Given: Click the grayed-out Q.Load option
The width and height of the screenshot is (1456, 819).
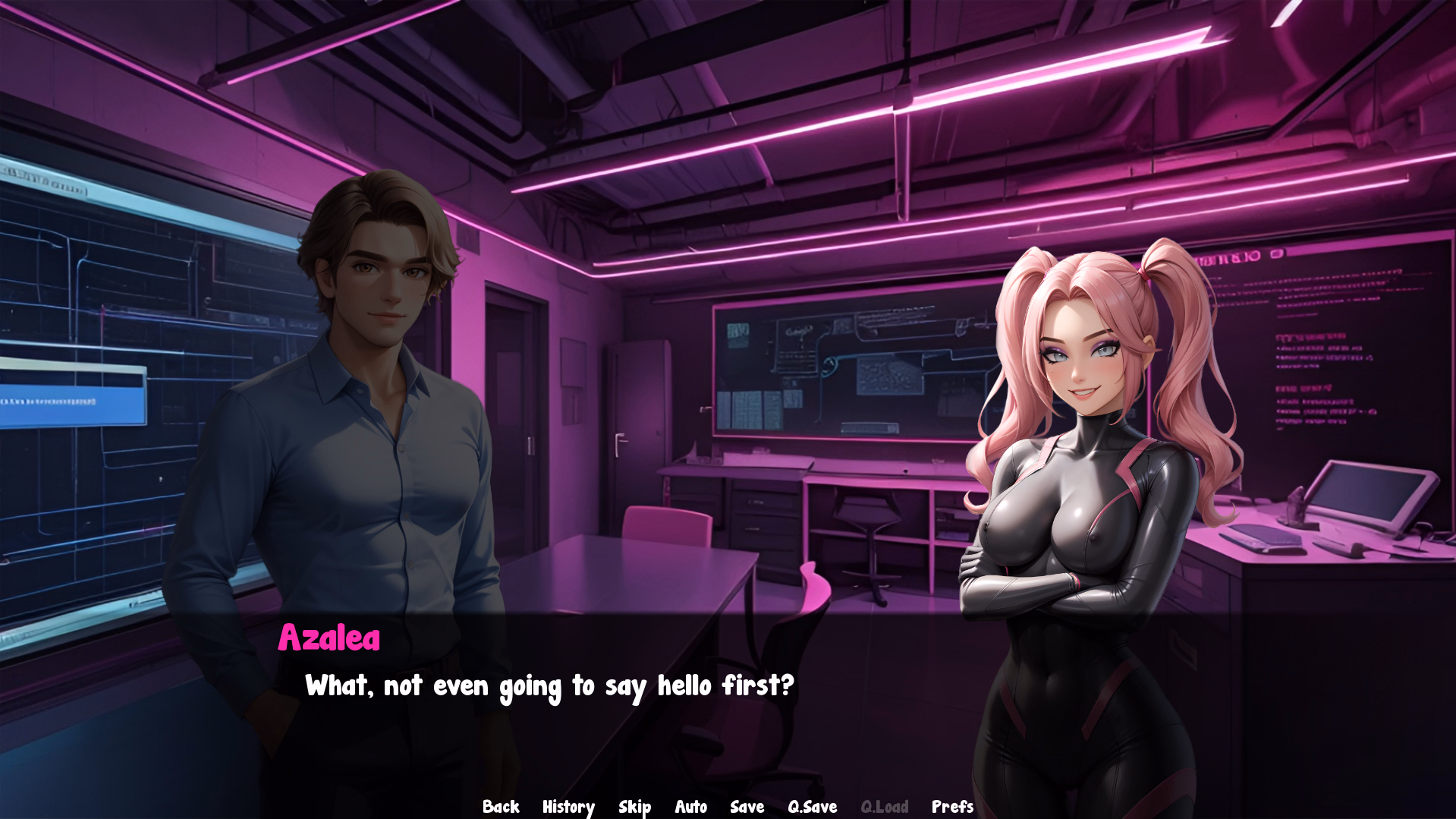Looking at the screenshot, I should click(x=885, y=807).
